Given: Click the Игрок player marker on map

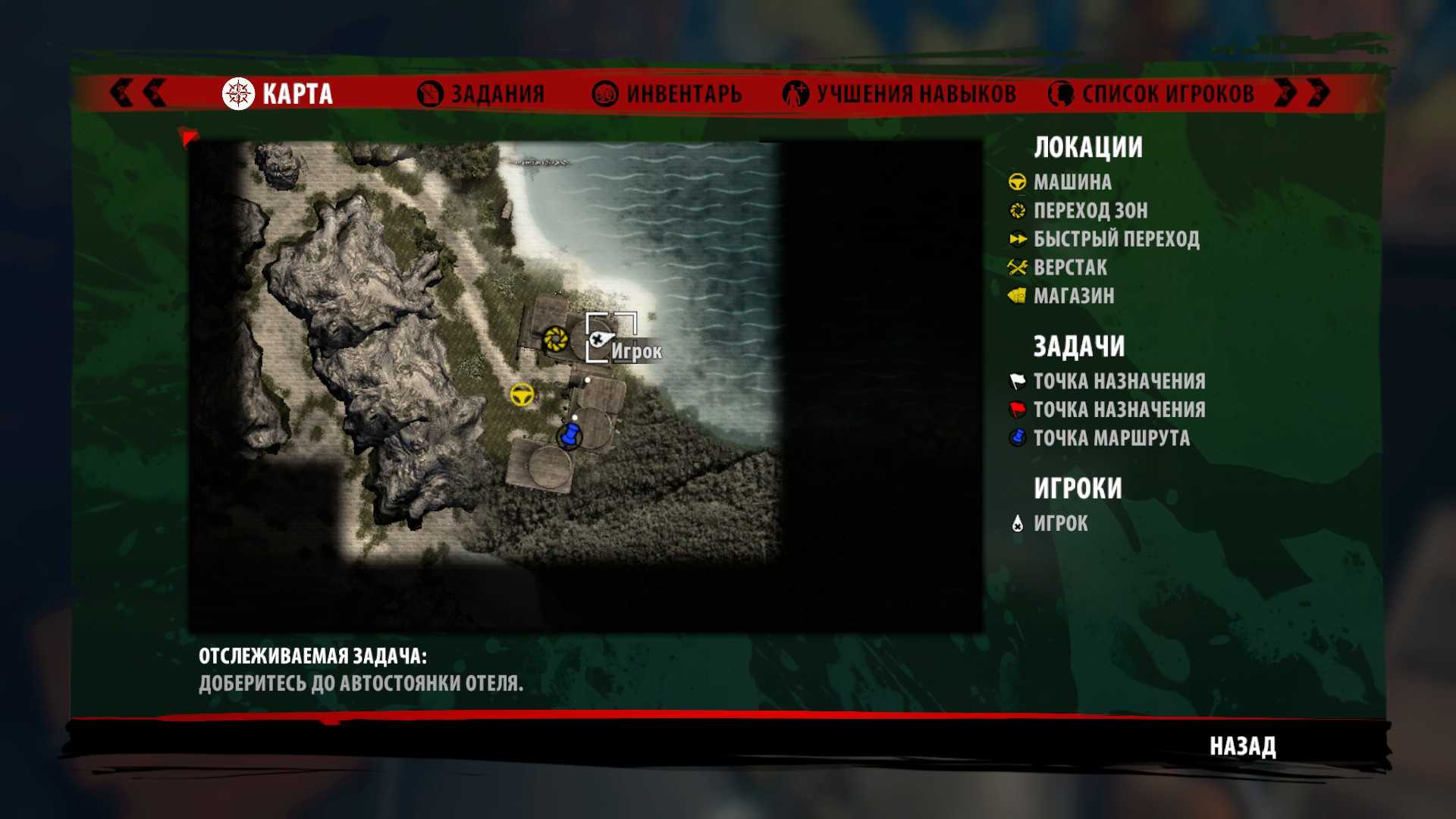Looking at the screenshot, I should 600,339.
